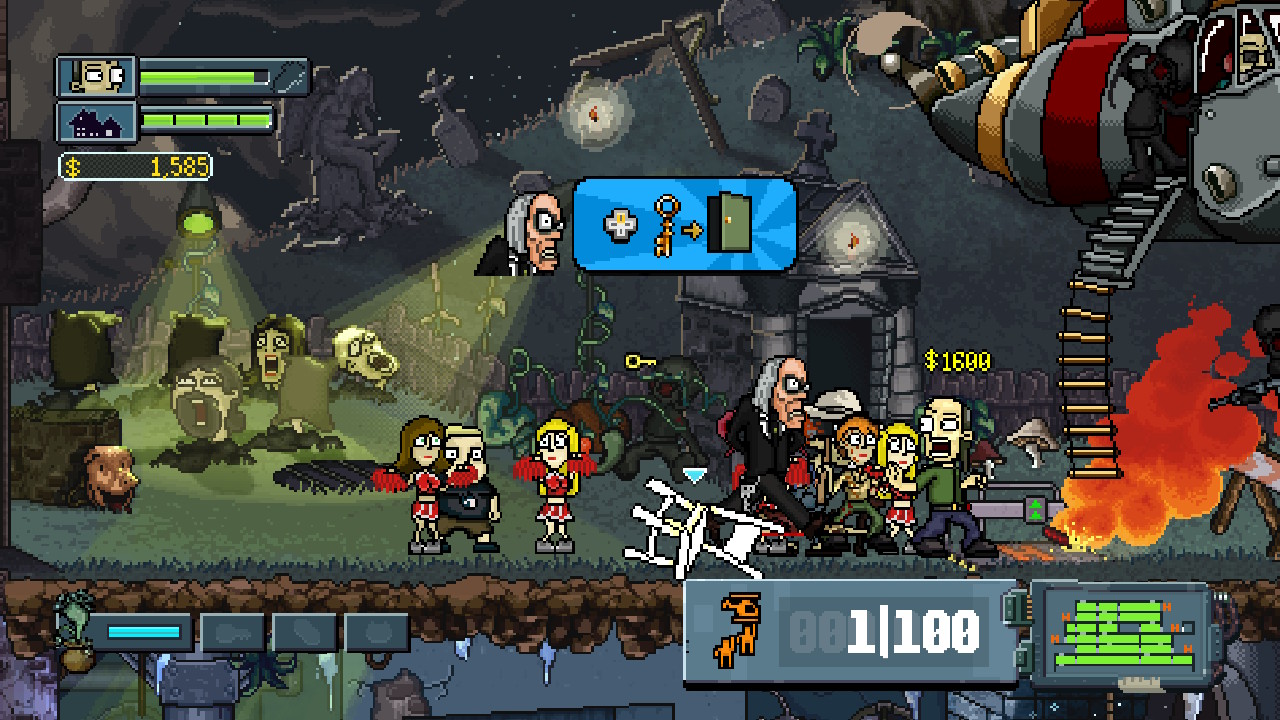Select the first footprint ability icon

232,631
